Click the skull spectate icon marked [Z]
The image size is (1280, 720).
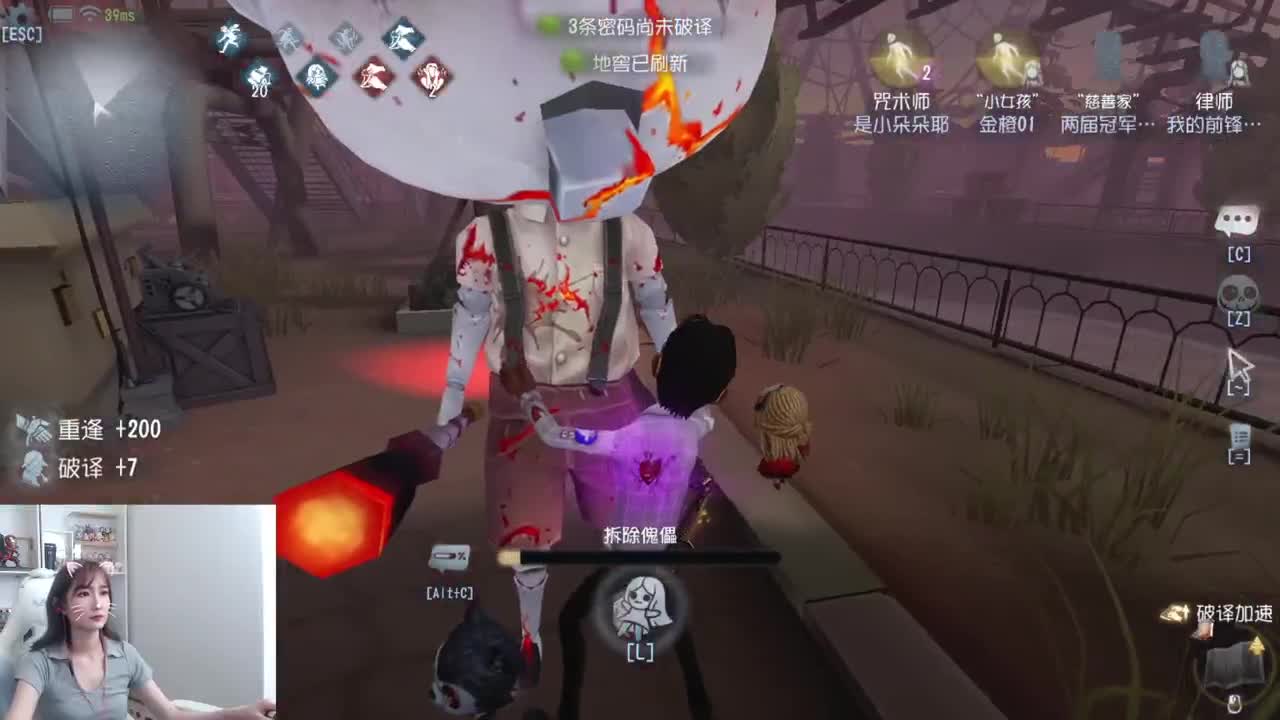[1236, 290]
